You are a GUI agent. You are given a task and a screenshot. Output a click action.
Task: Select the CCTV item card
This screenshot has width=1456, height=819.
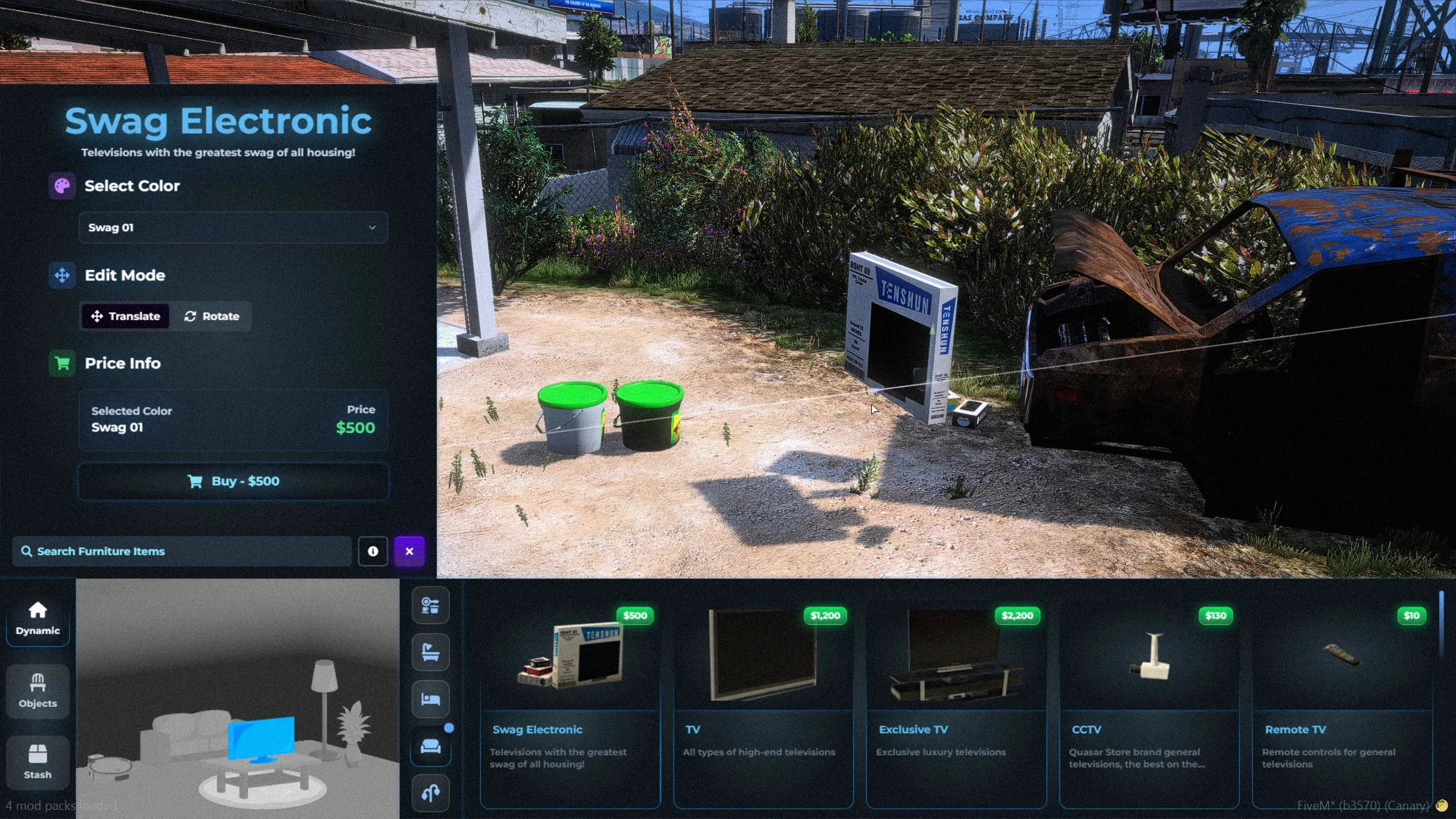pyautogui.click(x=1149, y=705)
